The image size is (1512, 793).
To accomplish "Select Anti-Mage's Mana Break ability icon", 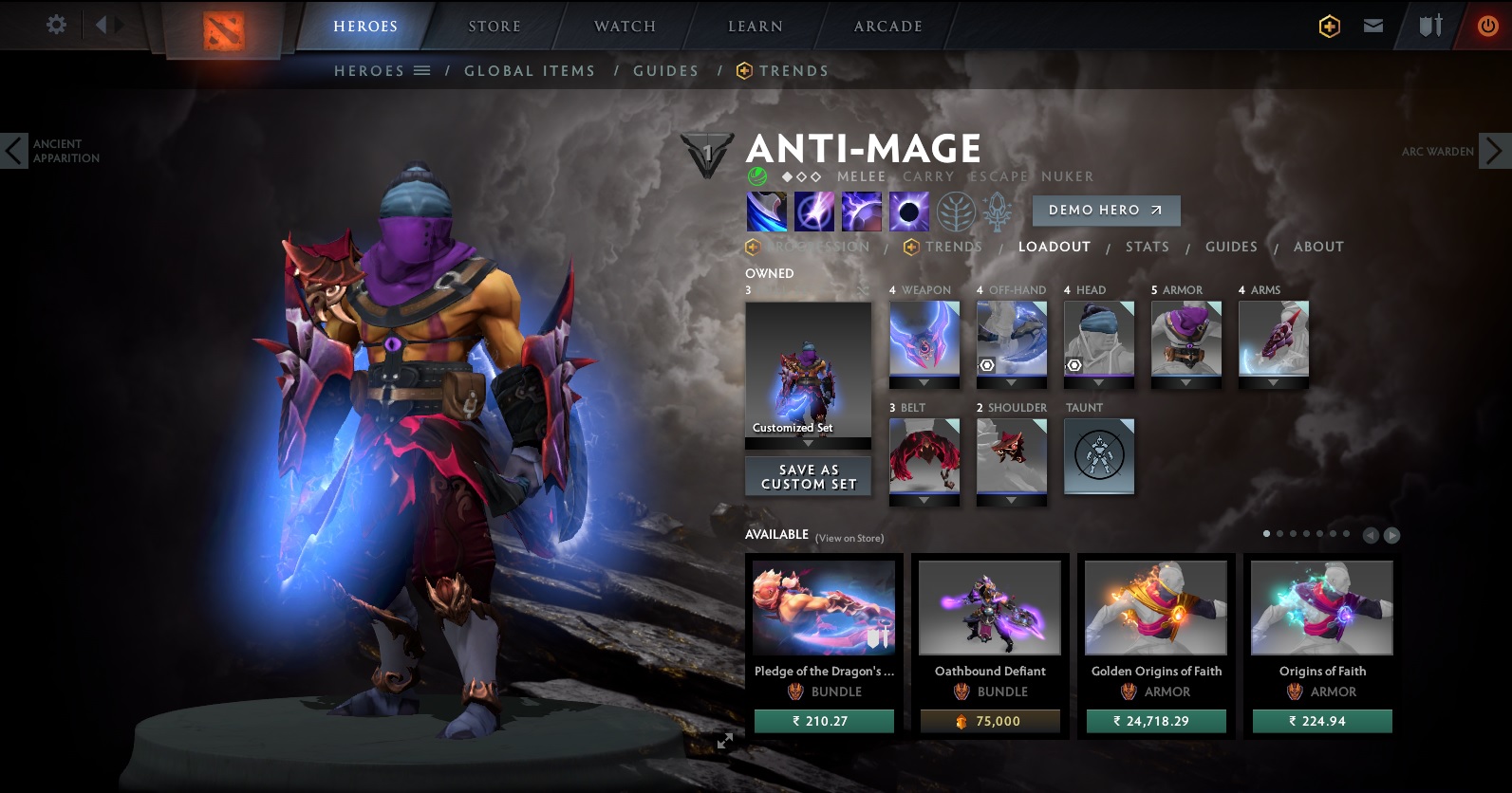I will 766,211.
